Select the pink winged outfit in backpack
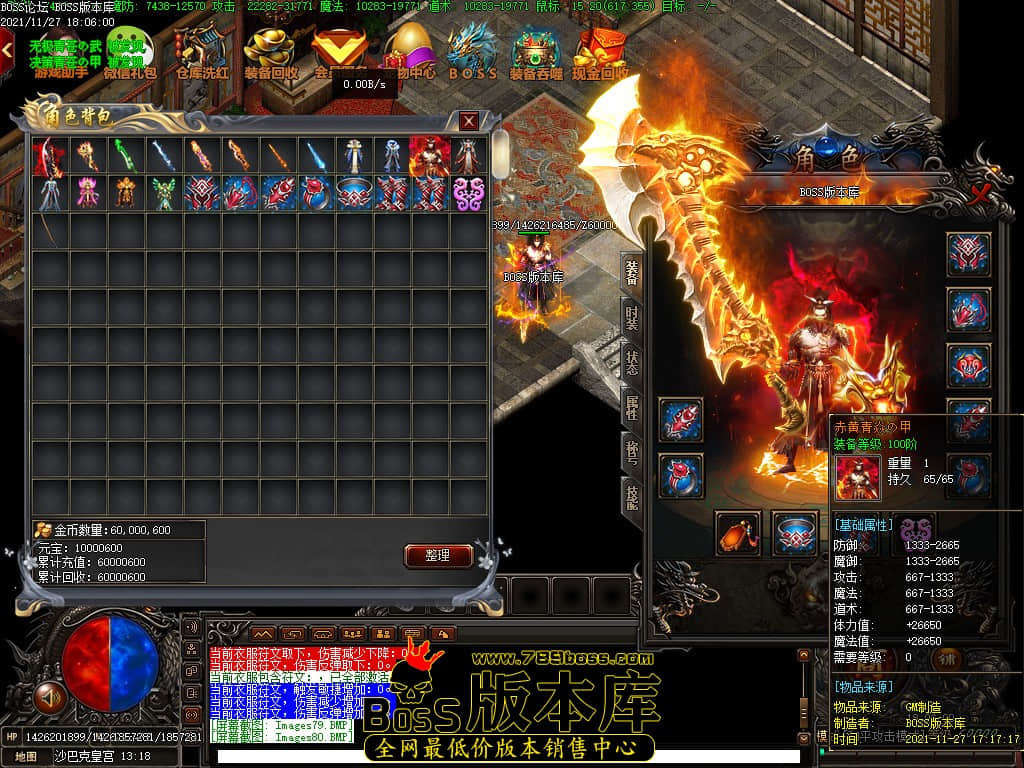The width and height of the screenshot is (1024, 768). [x=86, y=193]
